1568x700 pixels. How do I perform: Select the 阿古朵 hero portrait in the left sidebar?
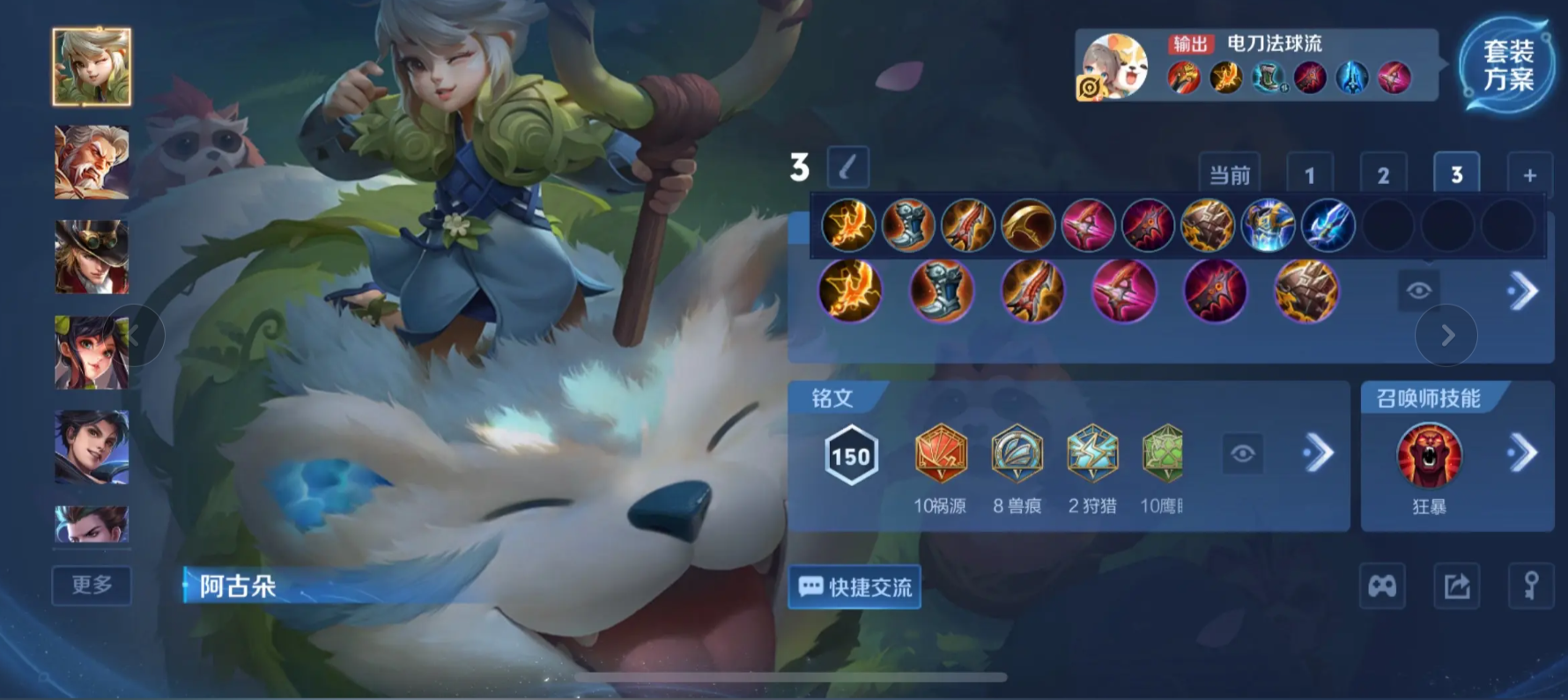point(91,67)
